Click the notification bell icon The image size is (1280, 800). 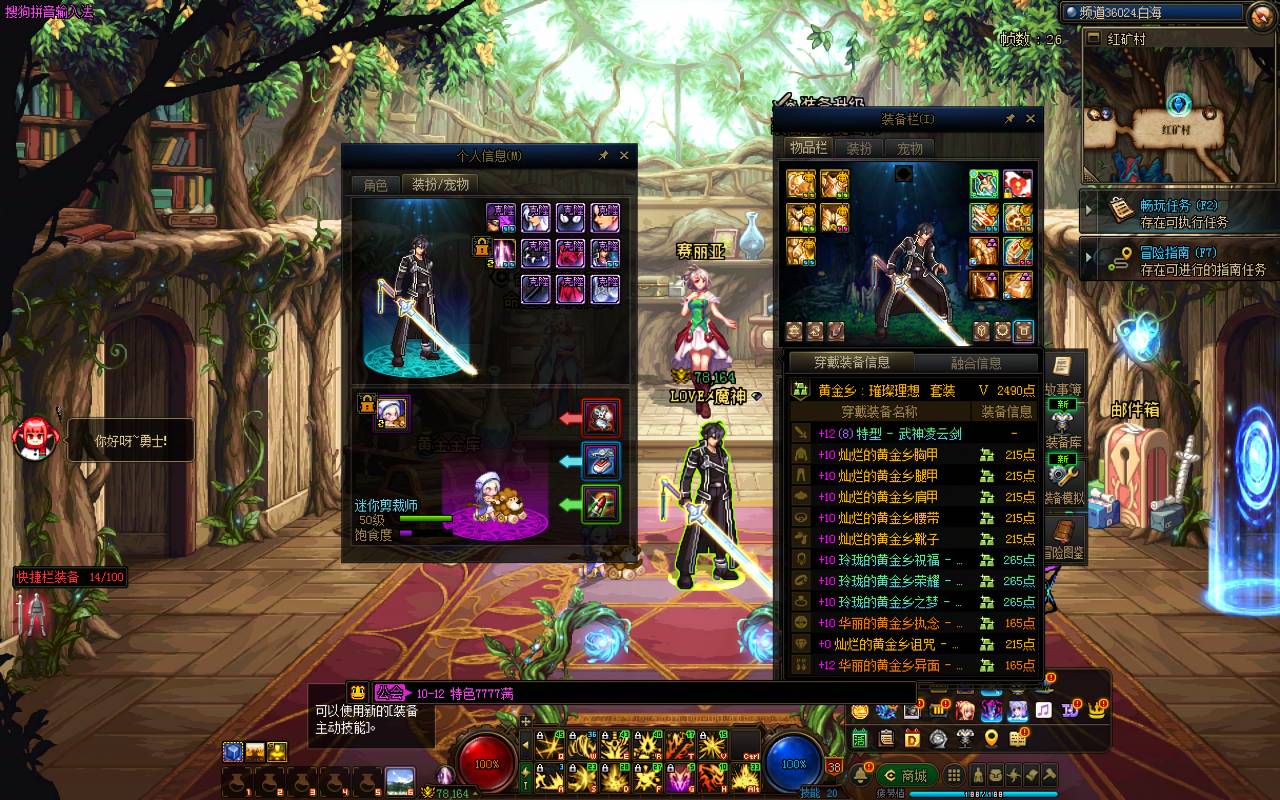(860, 776)
